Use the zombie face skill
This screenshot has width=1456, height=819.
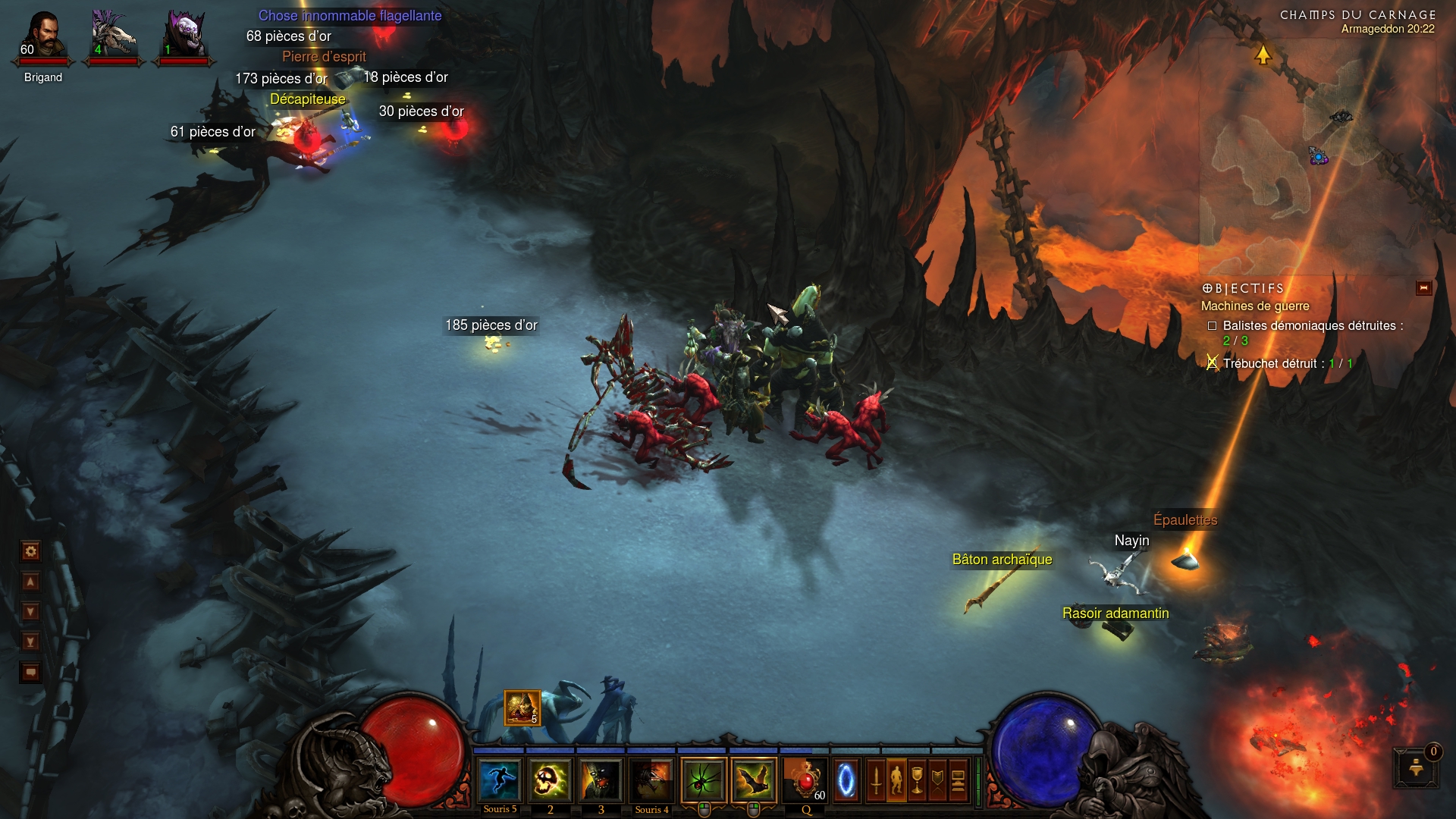601,780
